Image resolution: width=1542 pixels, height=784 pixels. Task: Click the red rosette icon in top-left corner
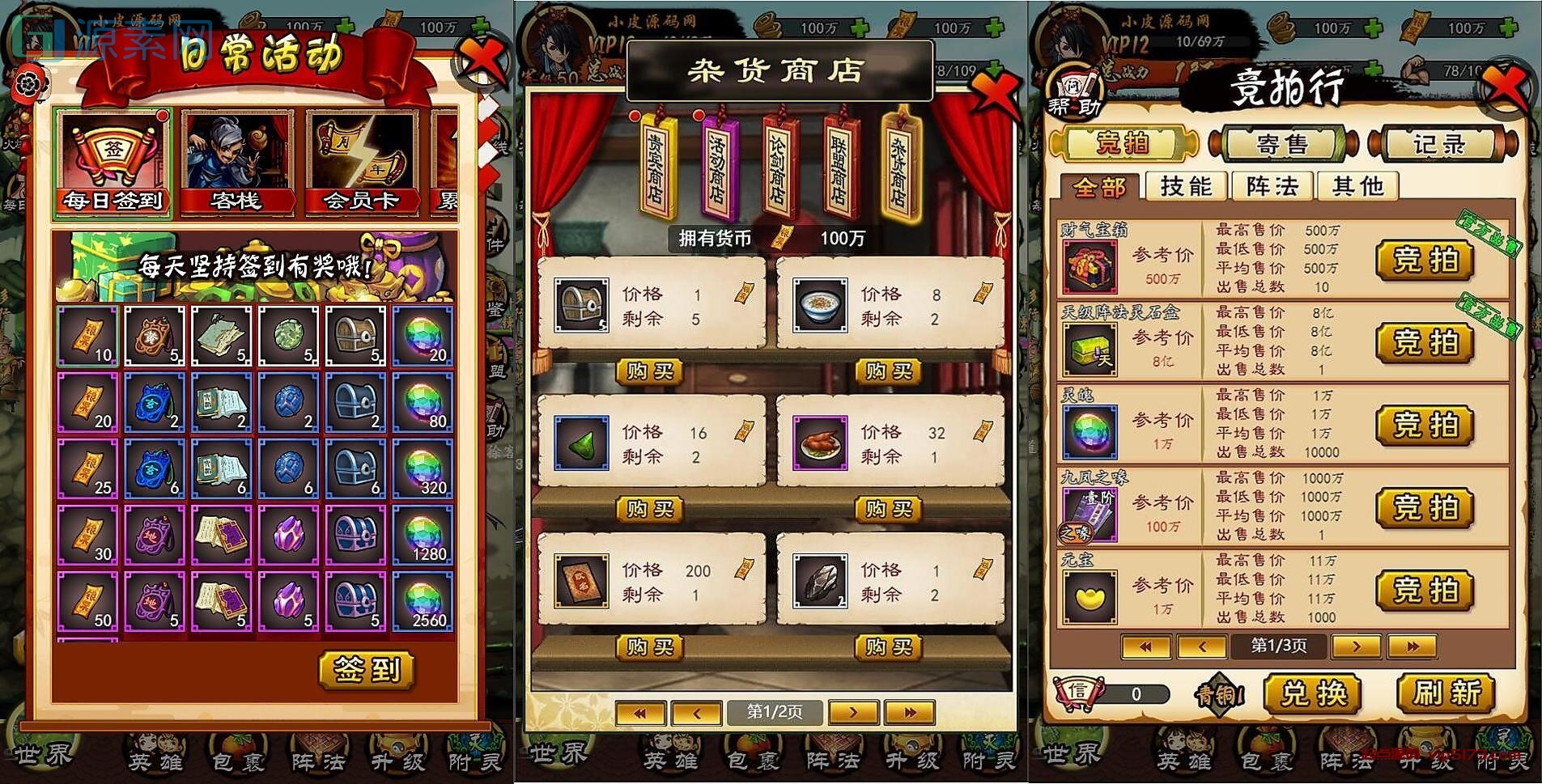pos(30,83)
